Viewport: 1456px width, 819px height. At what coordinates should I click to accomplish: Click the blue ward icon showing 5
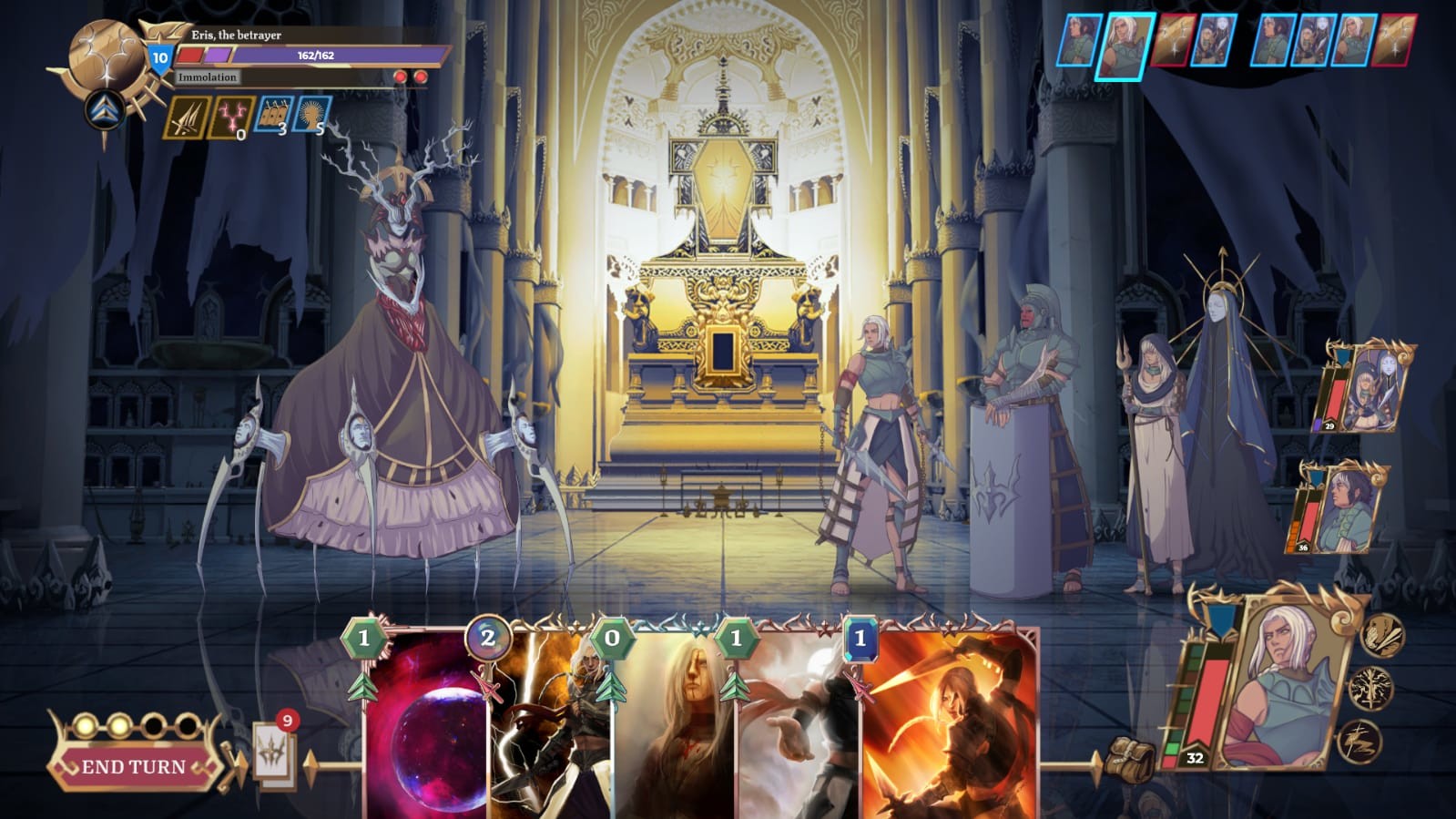click(x=312, y=117)
